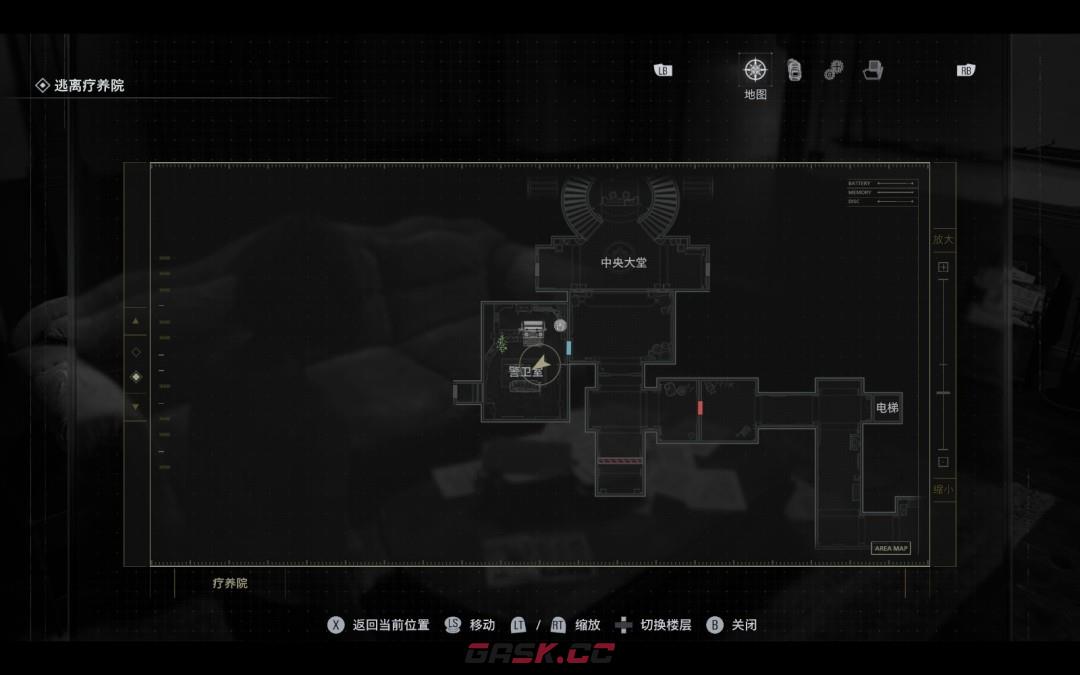Go down one floor with the down arrow

[x=136, y=406]
